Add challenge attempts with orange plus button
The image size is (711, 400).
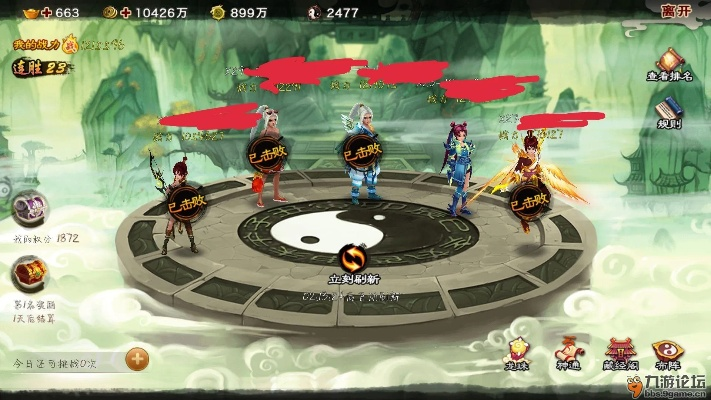(x=137, y=357)
